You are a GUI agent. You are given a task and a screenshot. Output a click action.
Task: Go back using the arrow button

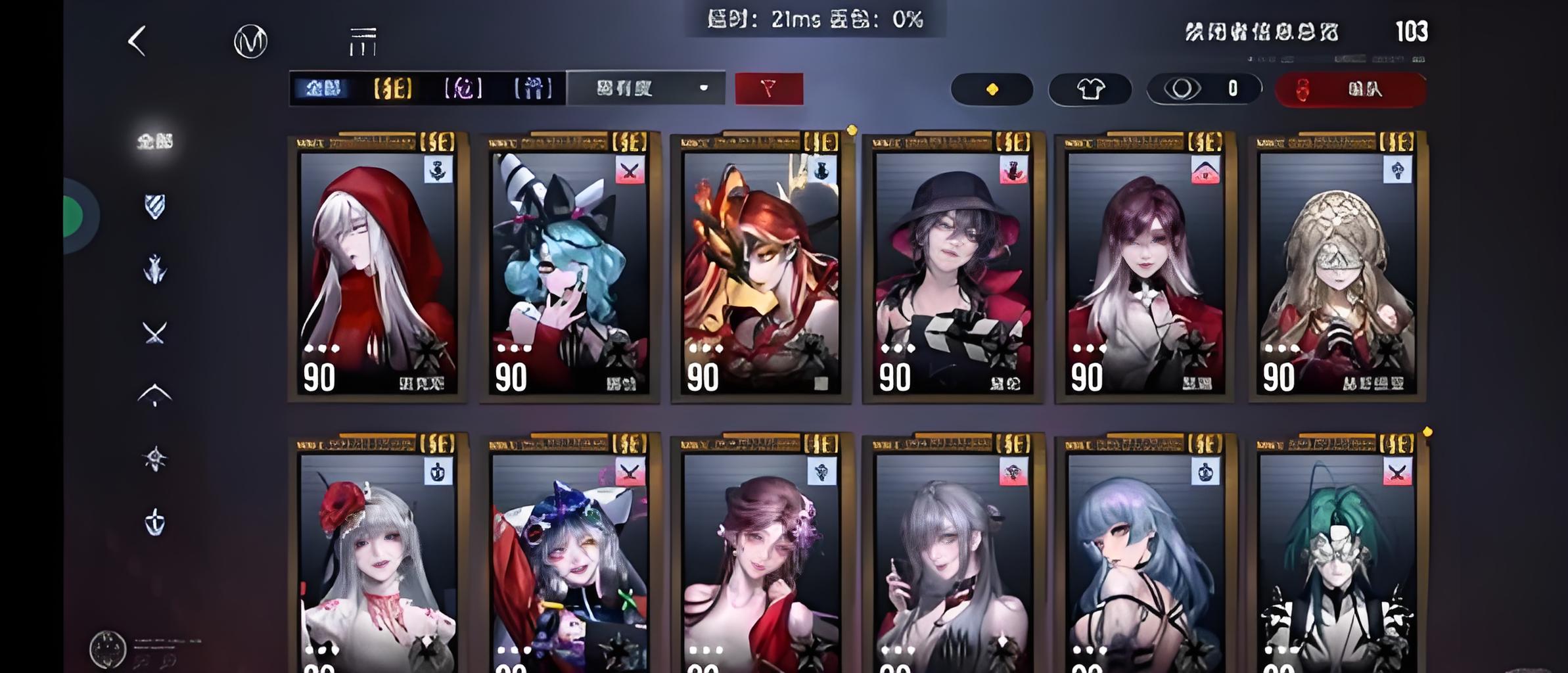(137, 41)
